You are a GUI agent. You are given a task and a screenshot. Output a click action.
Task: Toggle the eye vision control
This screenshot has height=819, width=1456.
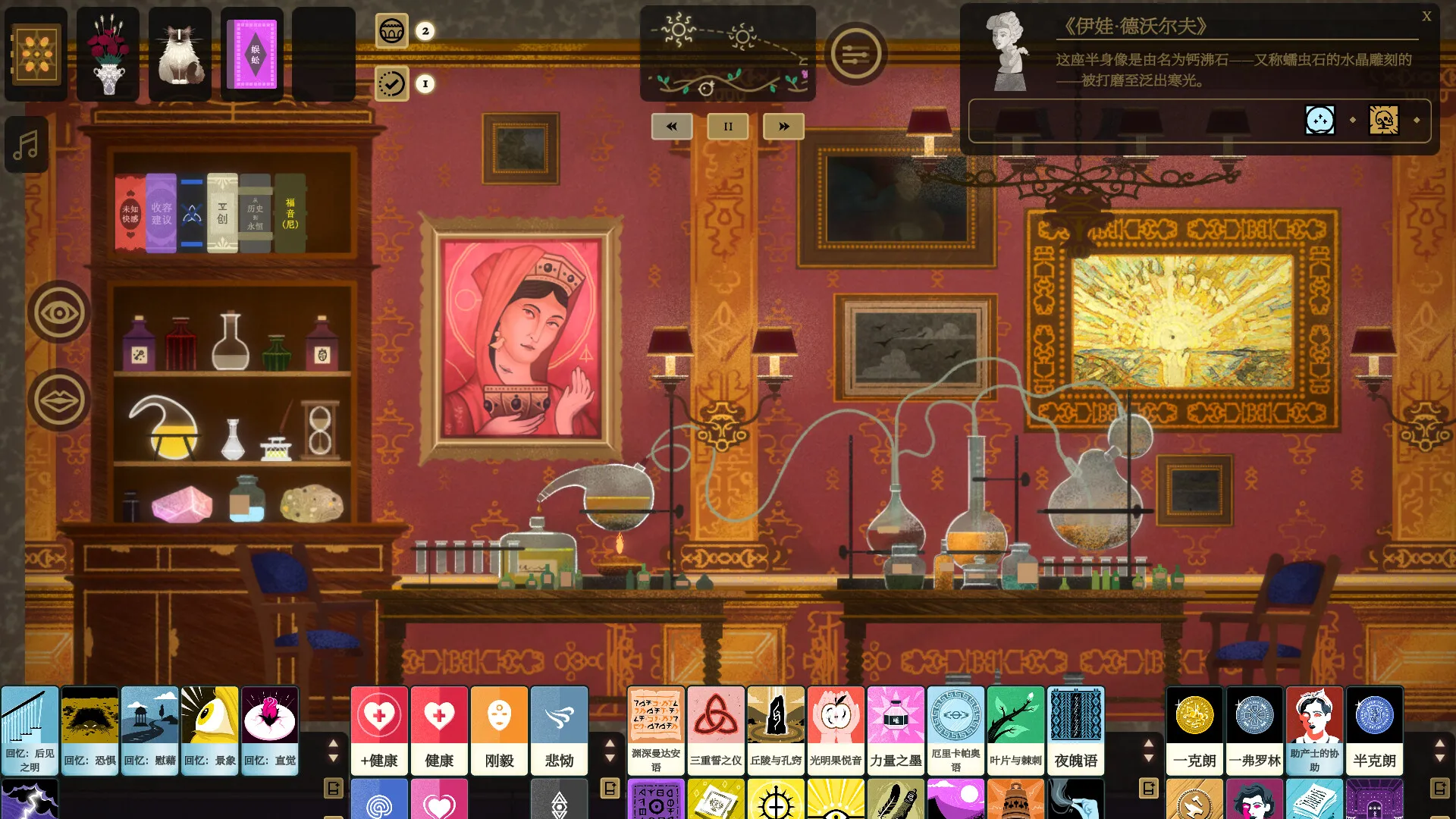(58, 312)
